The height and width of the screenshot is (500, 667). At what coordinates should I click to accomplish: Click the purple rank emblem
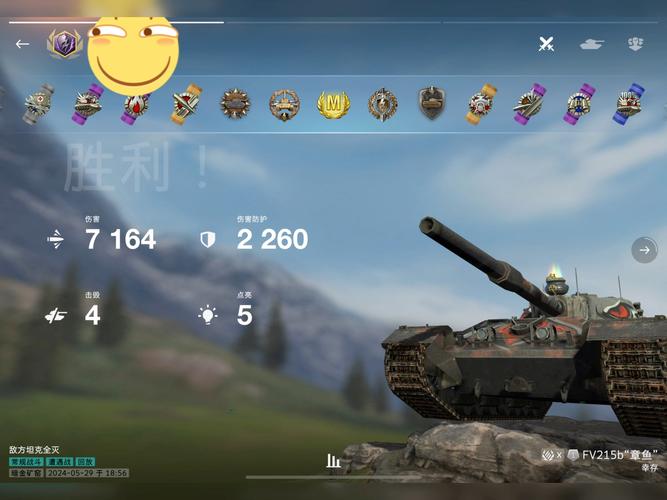click(x=64, y=43)
